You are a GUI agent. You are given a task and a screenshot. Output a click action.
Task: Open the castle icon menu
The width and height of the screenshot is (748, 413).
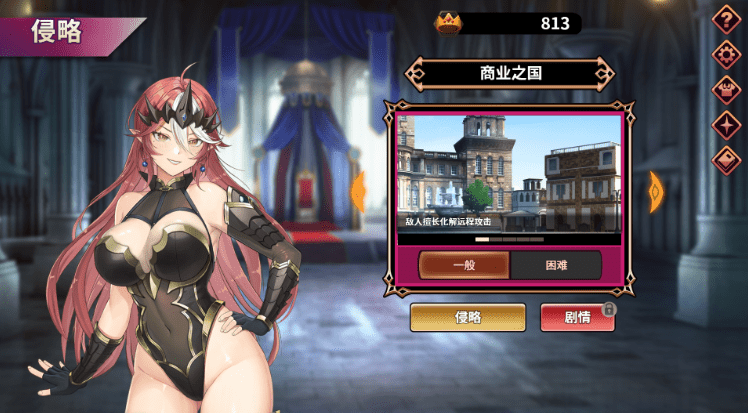tap(725, 89)
